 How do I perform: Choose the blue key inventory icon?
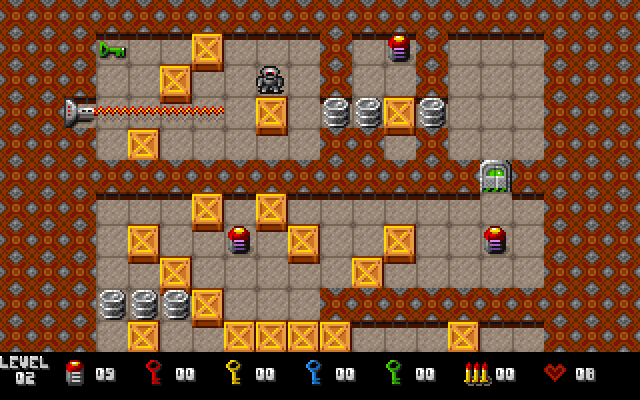314,373
